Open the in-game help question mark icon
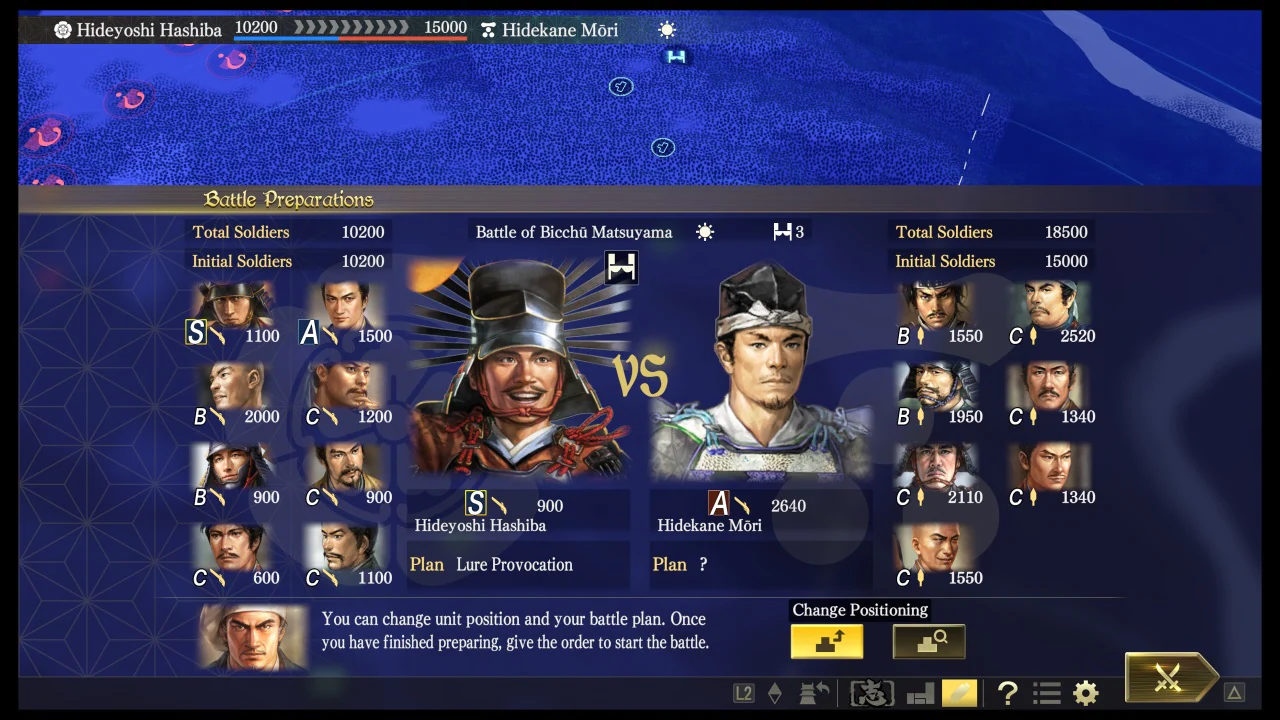Screen dimensions: 1280x720 [x=1007, y=693]
